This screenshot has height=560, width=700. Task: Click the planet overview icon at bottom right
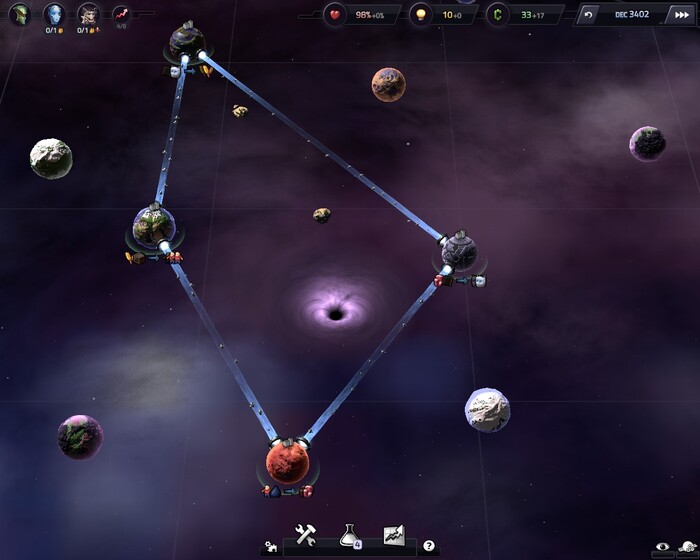pyautogui.click(x=688, y=547)
